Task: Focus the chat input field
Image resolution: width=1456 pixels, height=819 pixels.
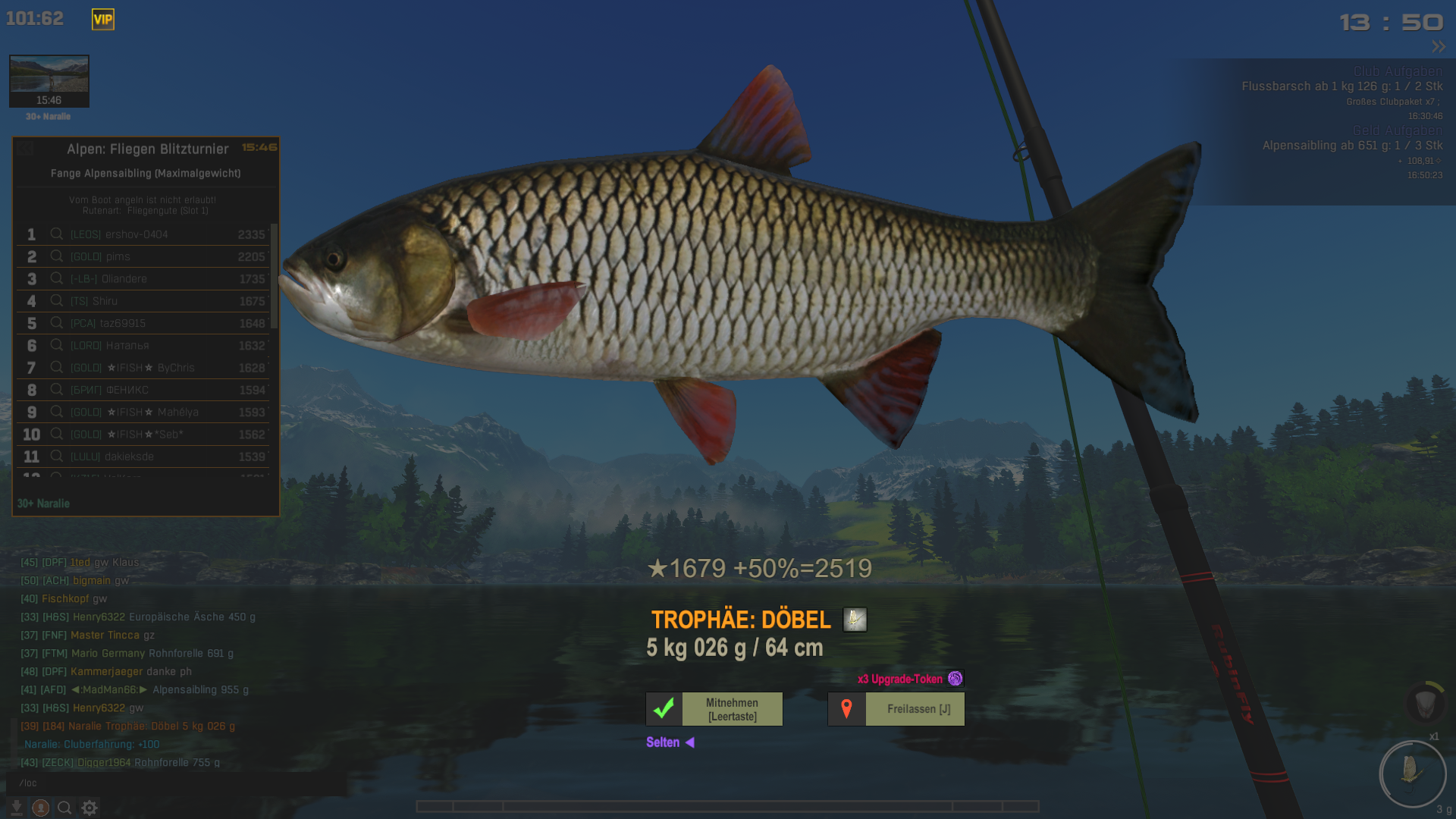Action: click(x=174, y=783)
